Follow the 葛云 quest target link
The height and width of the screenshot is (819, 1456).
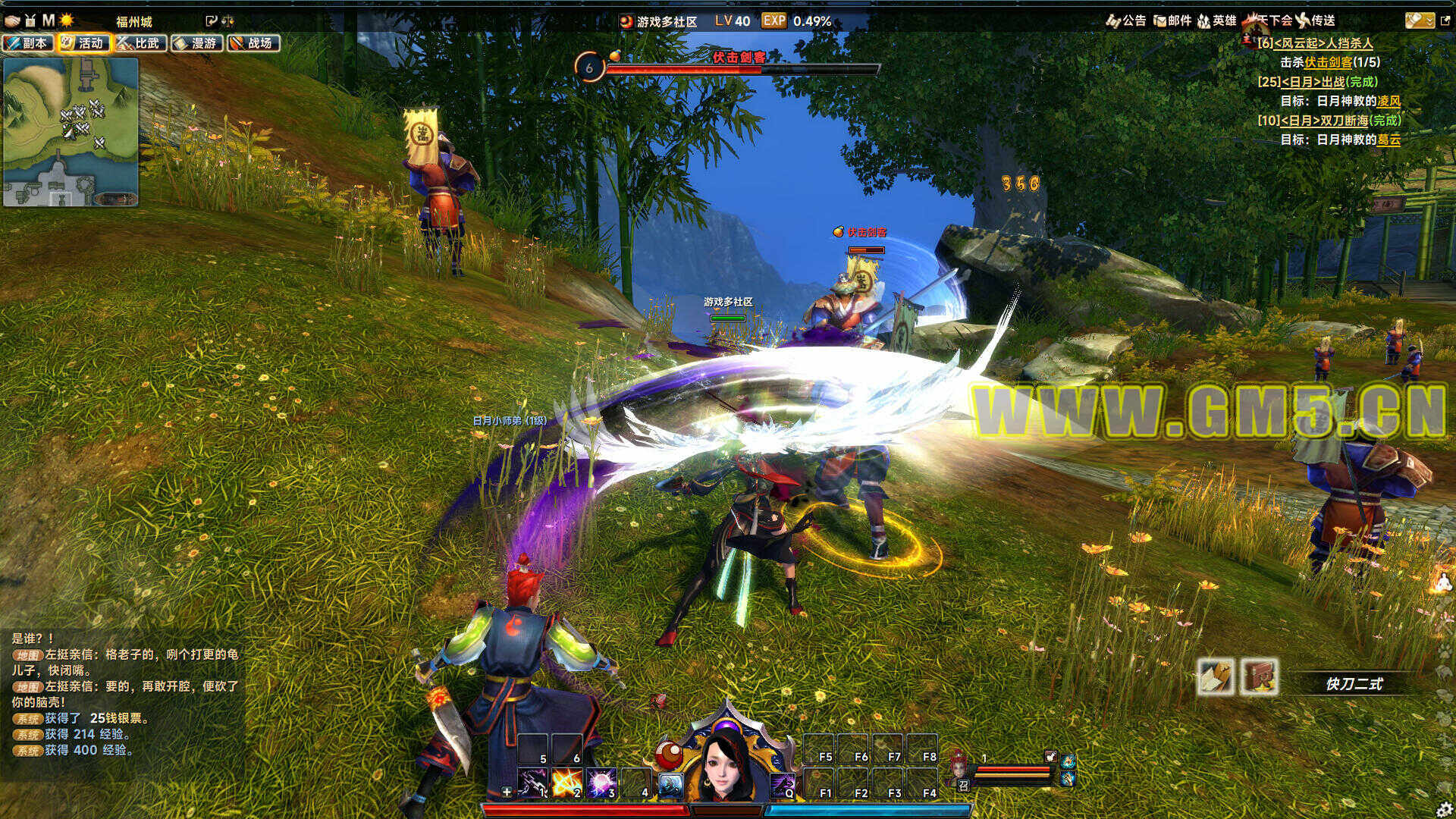[x=1389, y=140]
